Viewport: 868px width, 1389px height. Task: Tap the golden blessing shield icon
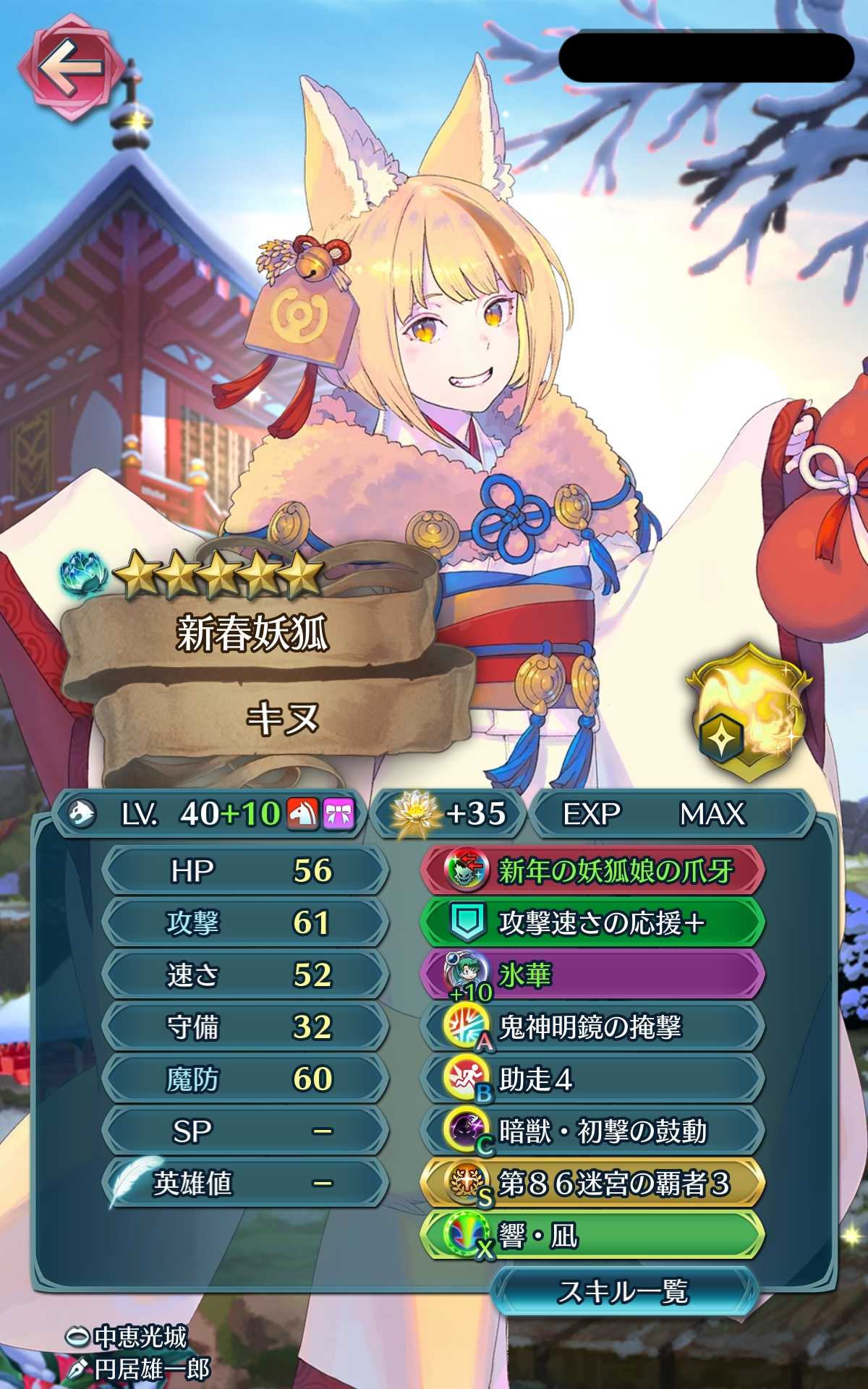(x=749, y=713)
